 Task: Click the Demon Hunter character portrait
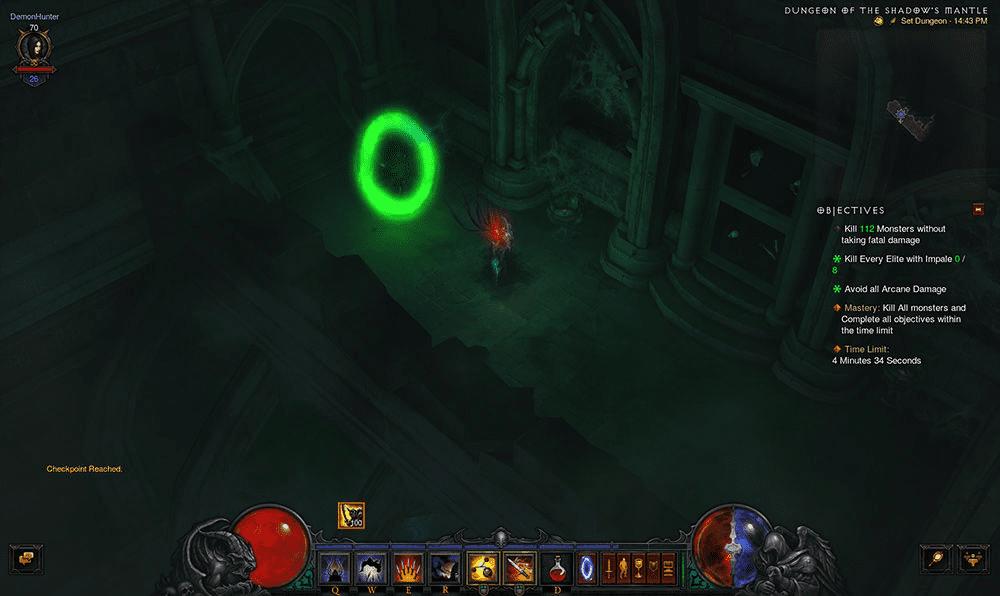click(34, 47)
